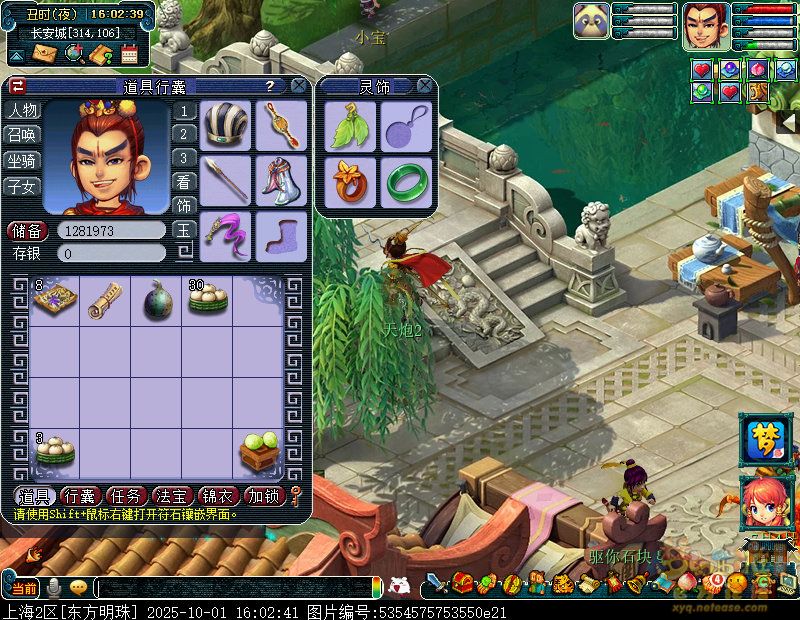800x620 pixels.
Task: Choose the spear weapon slot
Action: pyautogui.click(x=226, y=180)
